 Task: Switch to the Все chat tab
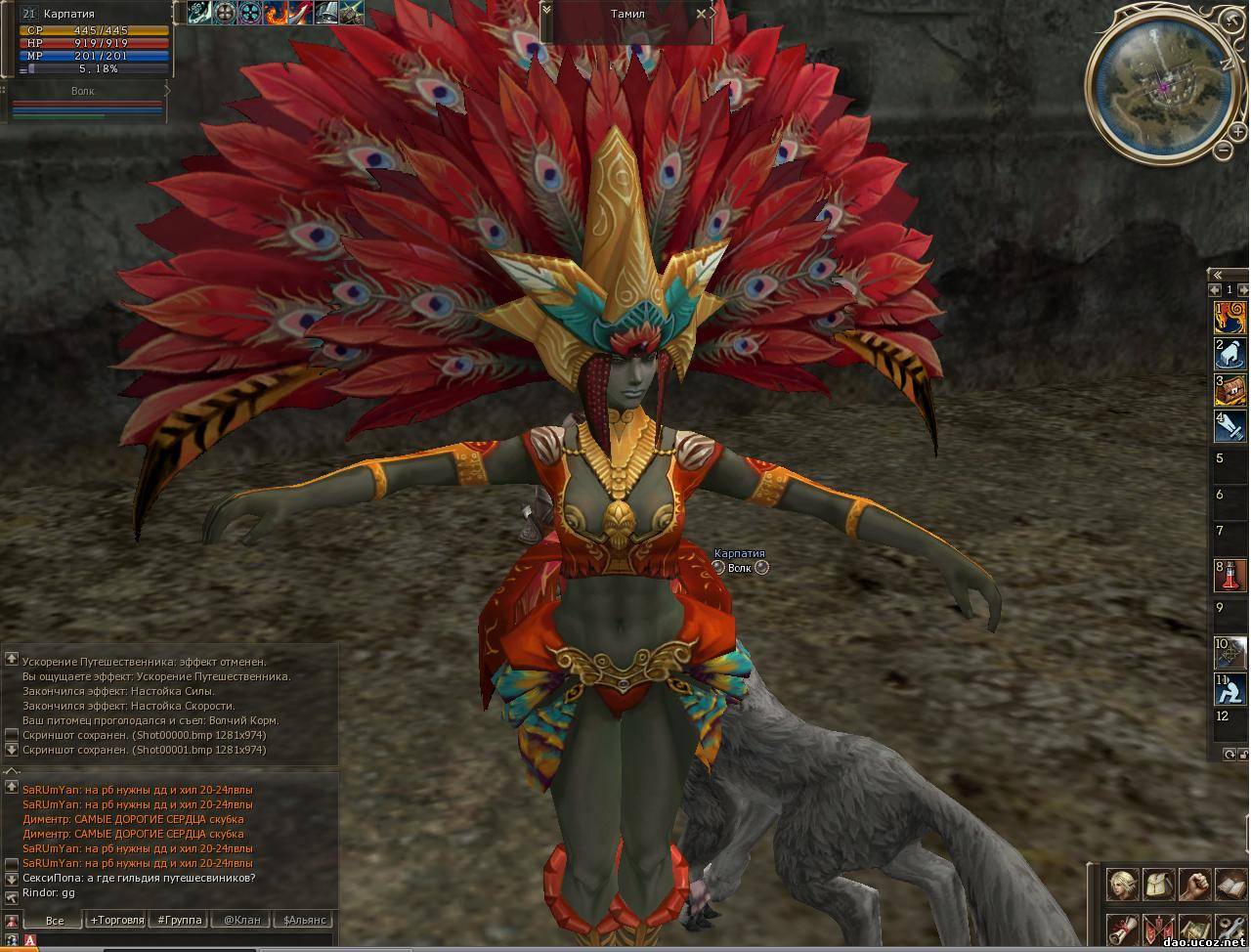pos(55,920)
